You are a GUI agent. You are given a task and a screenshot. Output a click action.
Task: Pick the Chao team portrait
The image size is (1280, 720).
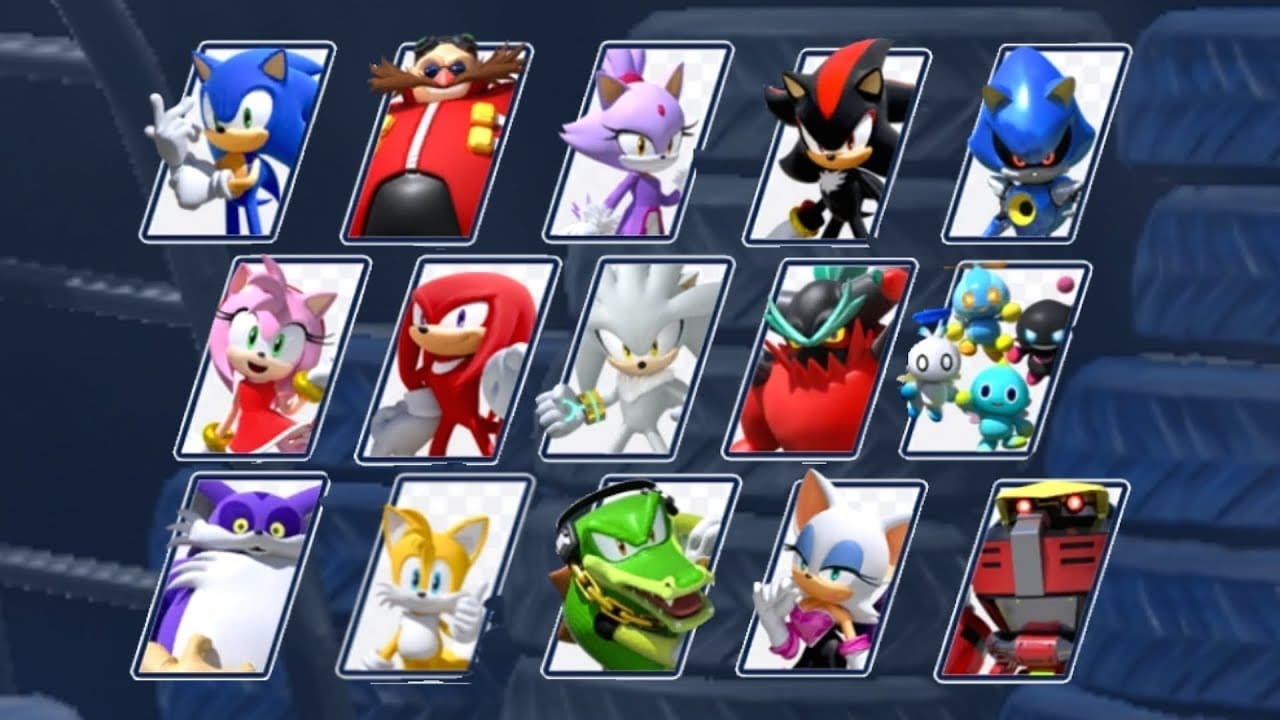click(1000, 360)
